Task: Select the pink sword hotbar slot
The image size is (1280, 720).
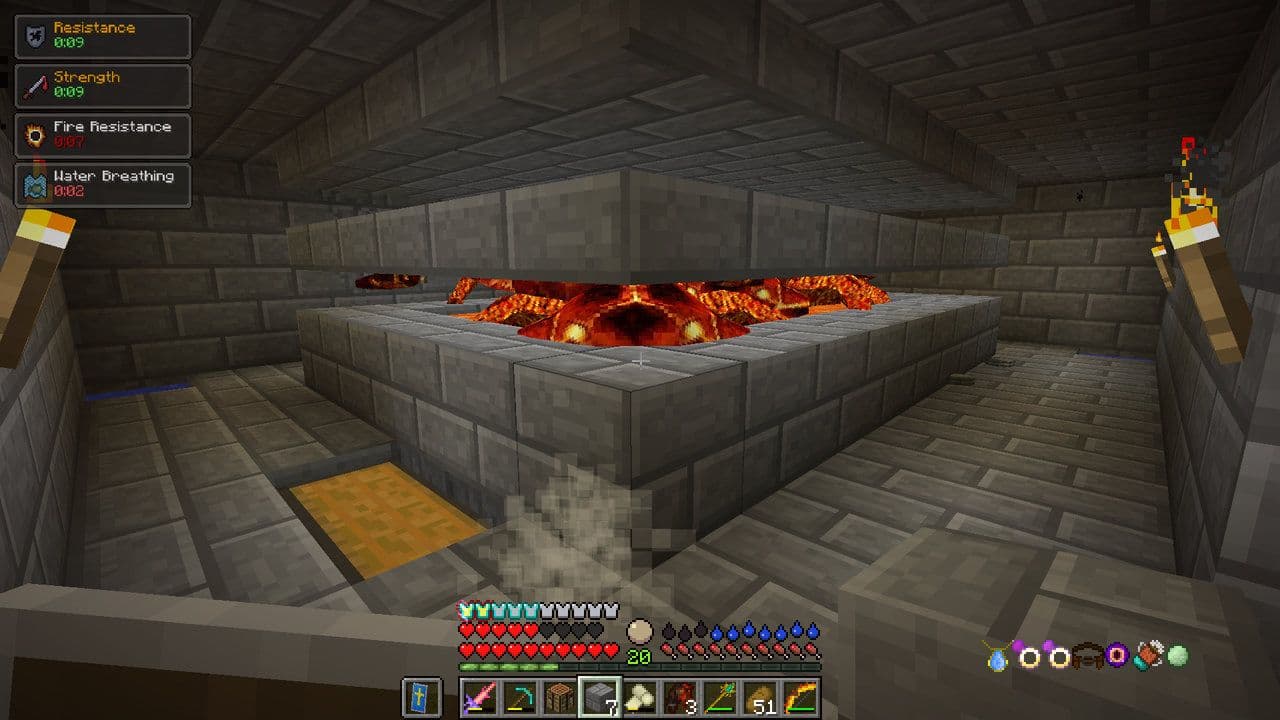Action: [x=479, y=697]
